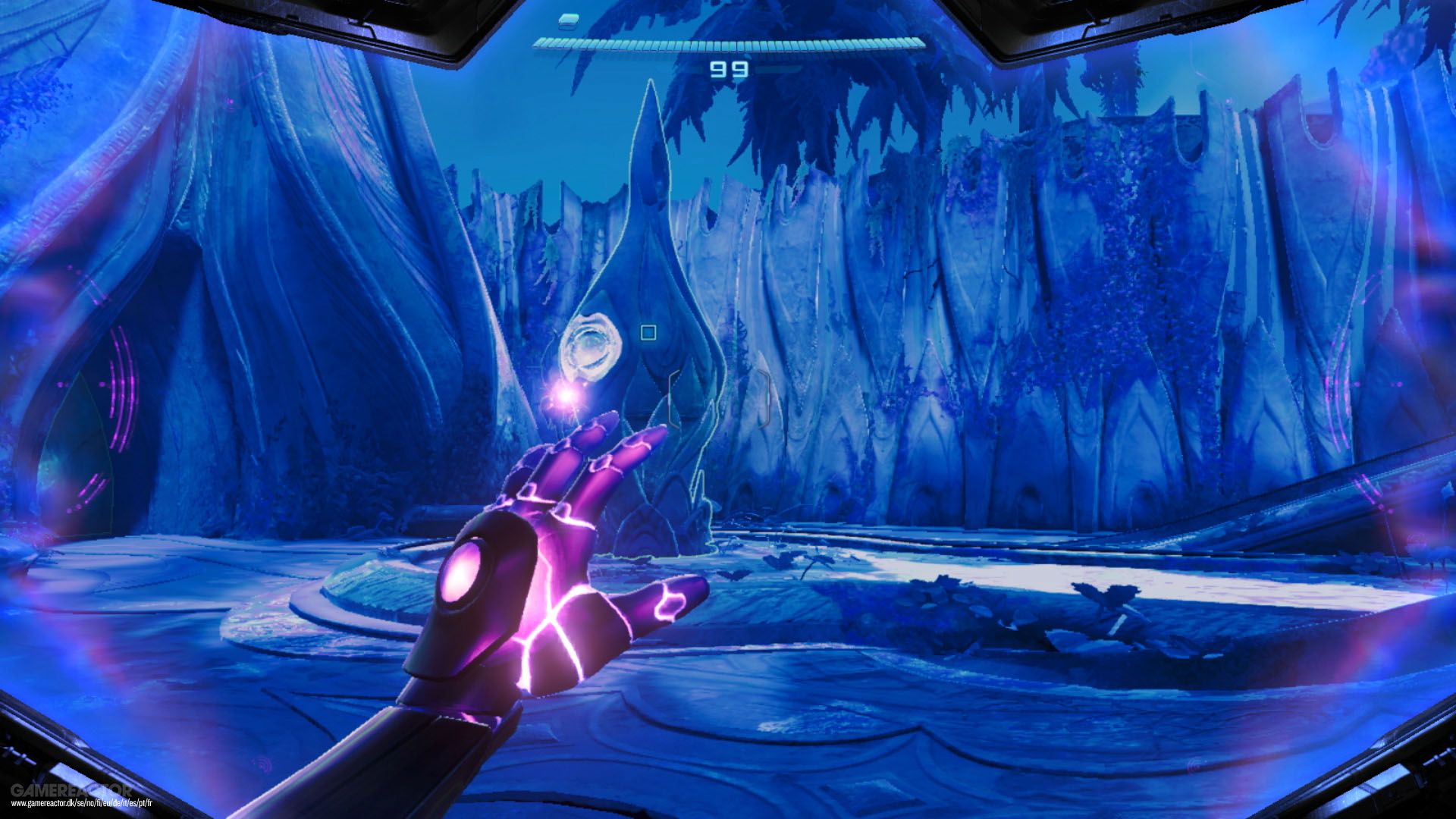Viewport: 1456px width, 819px height.
Task: Expand the top-left visor corner panel
Action: pos(326,19)
